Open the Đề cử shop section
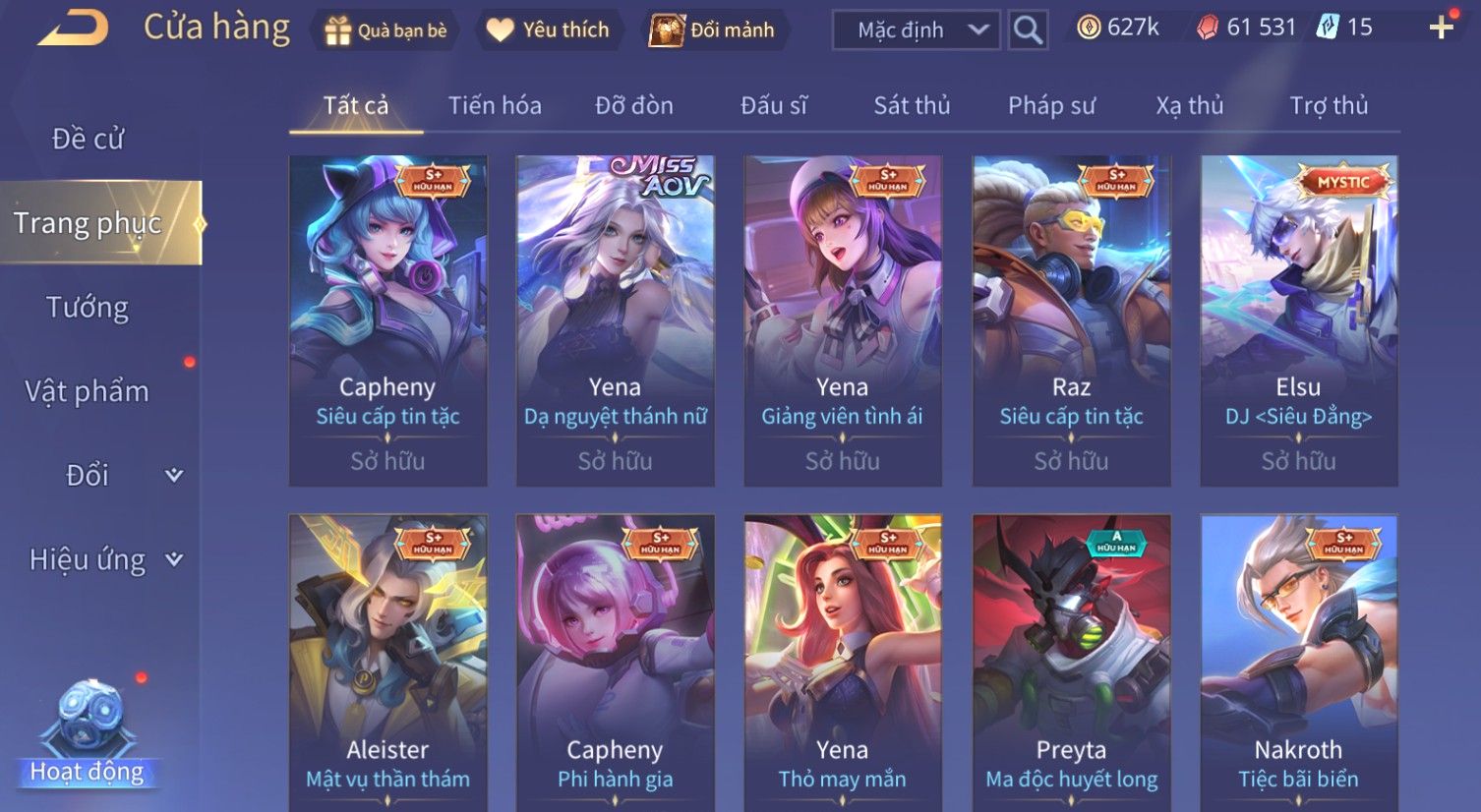Screen dimensions: 1481x812 tap(88, 139)
